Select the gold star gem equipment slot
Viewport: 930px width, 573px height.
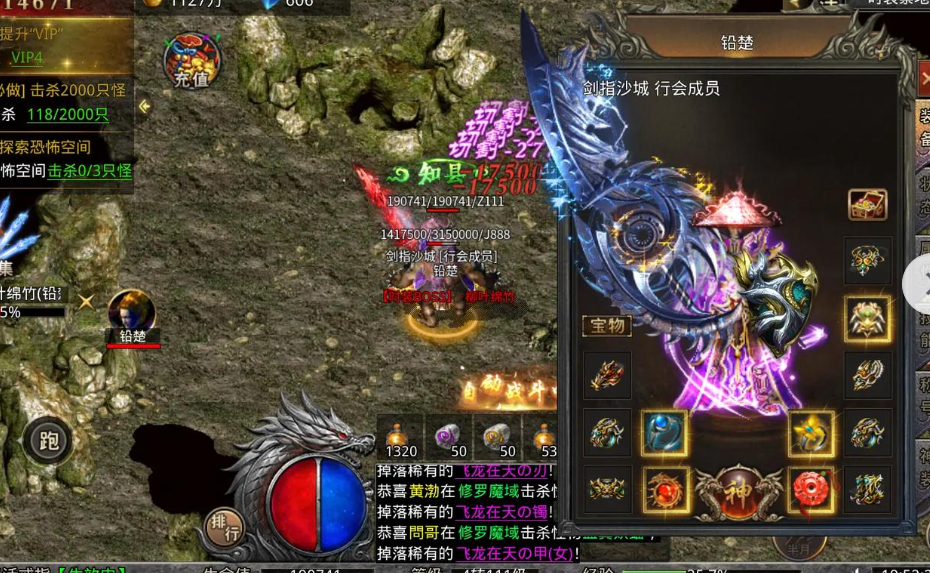coord(811,433)
